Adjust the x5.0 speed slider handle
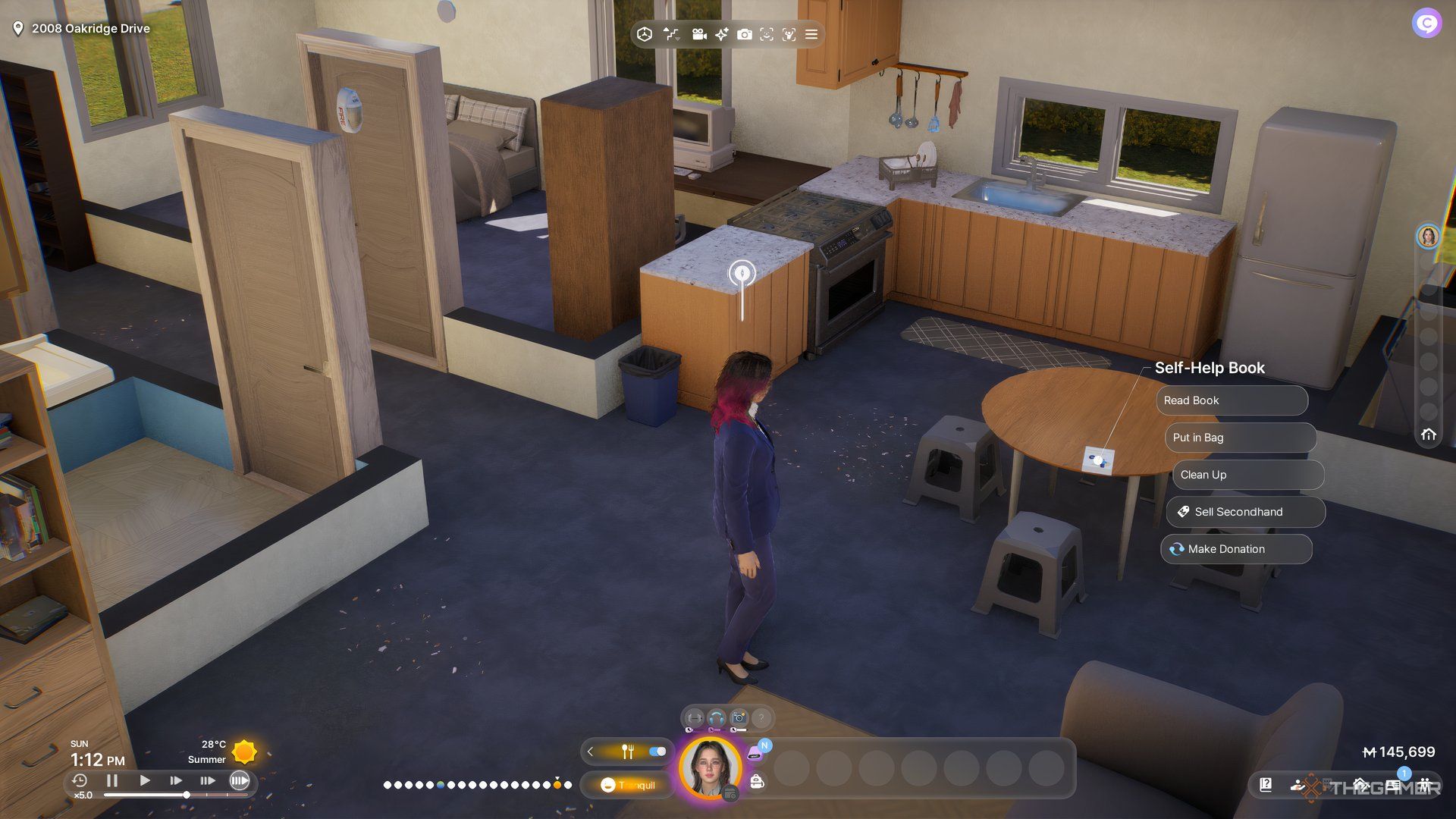 187,795
